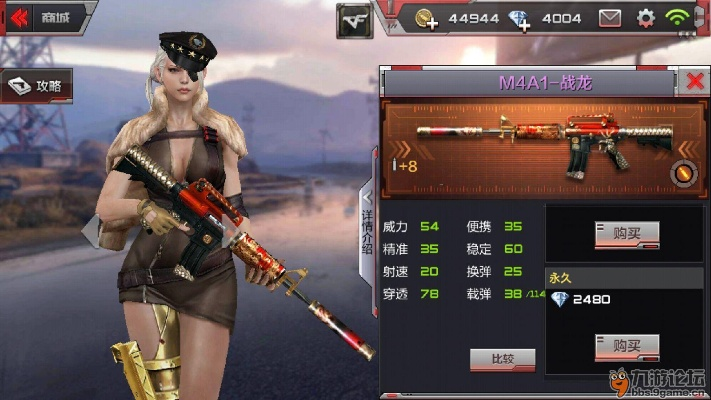Add more gold coins

point(425,18)
